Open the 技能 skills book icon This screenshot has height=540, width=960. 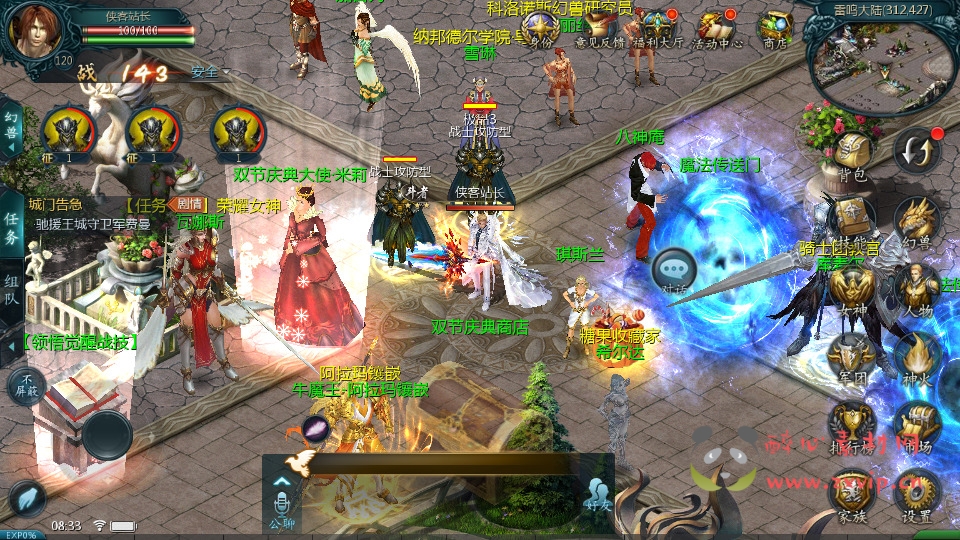click(852, 218)
